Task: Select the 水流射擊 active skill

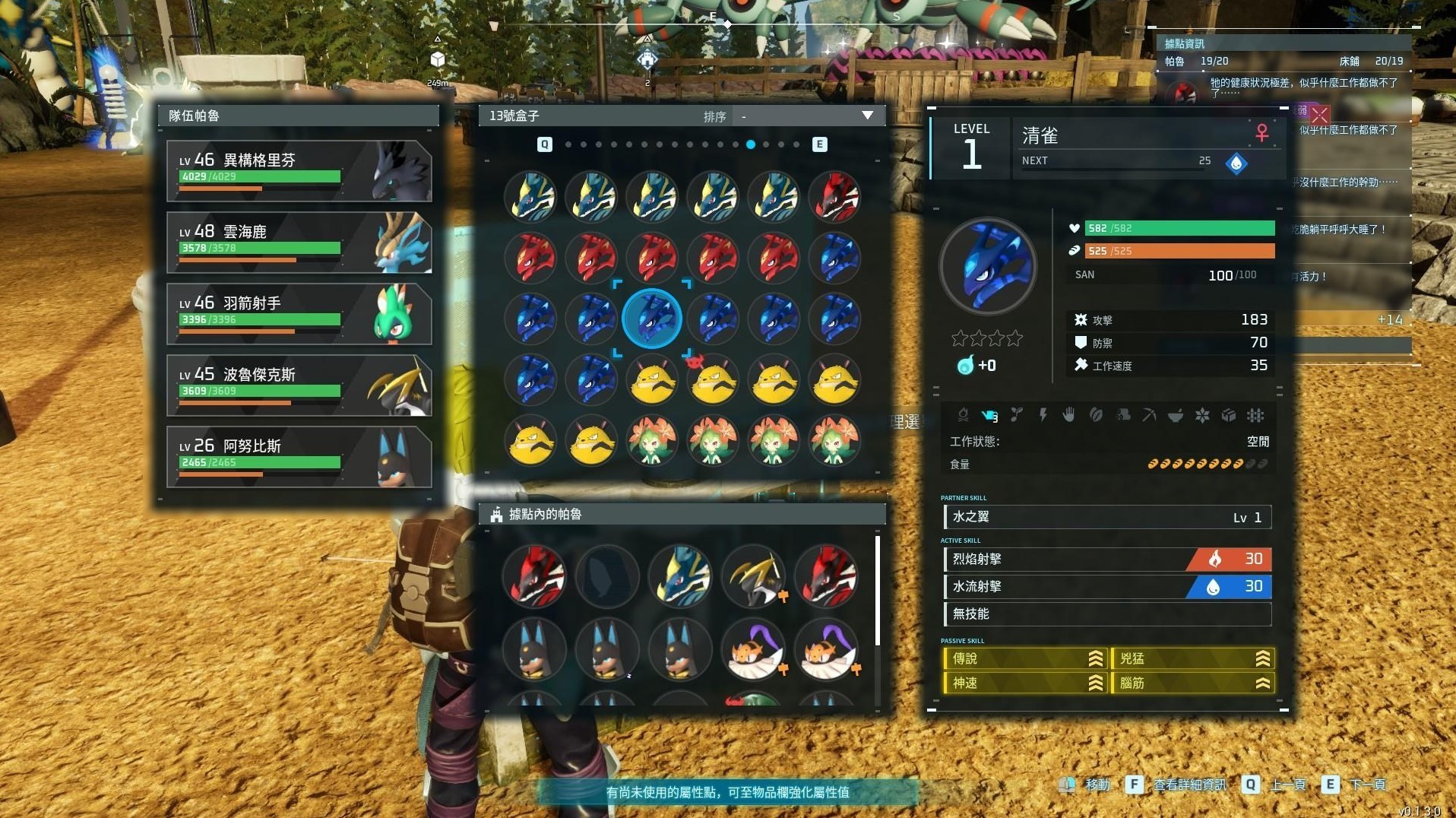Action: click(1106, 587)
